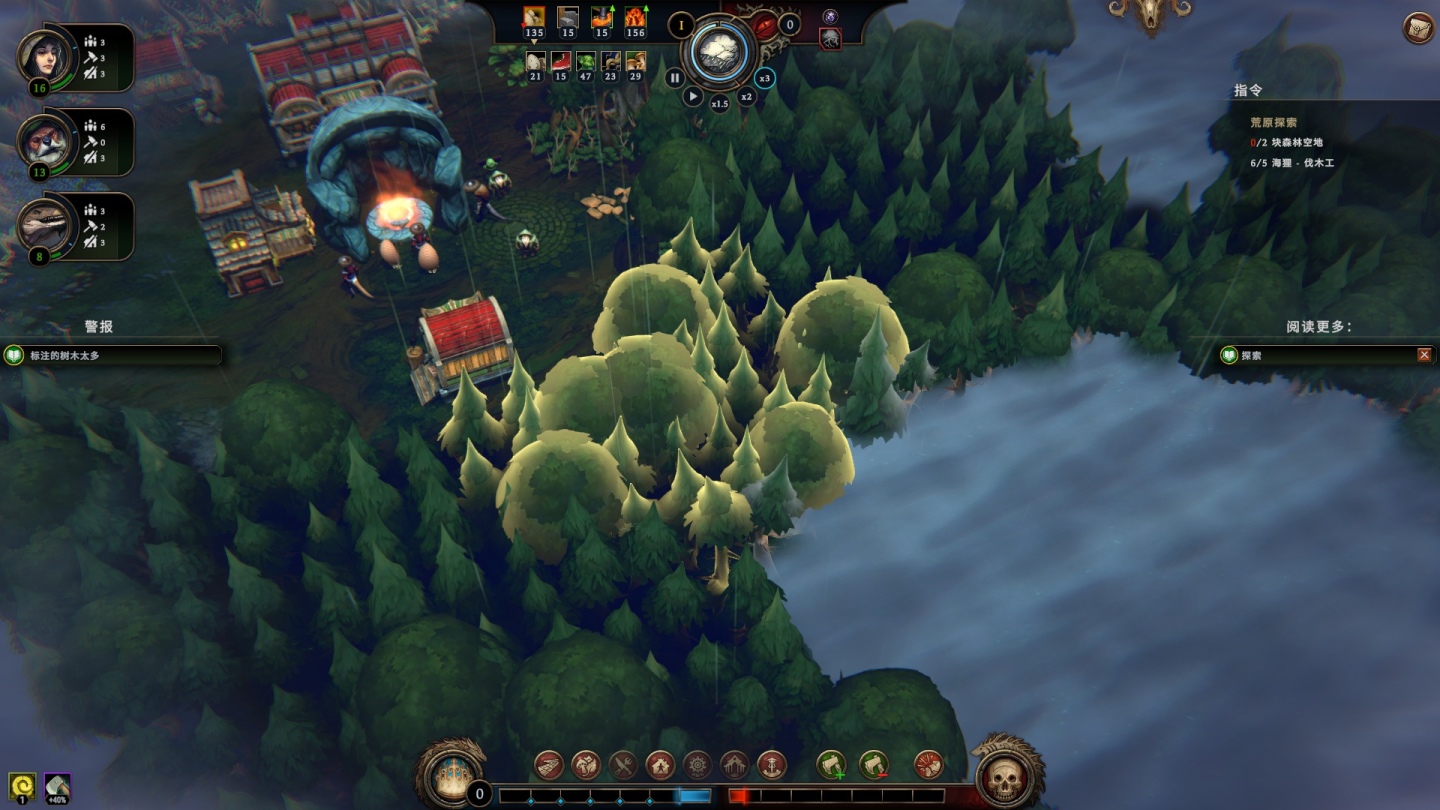Image resolution: width=1440 pixels, height=810 pixels.
Task: Select the mark trees for cutting tool
Action: tap(831, 765)
